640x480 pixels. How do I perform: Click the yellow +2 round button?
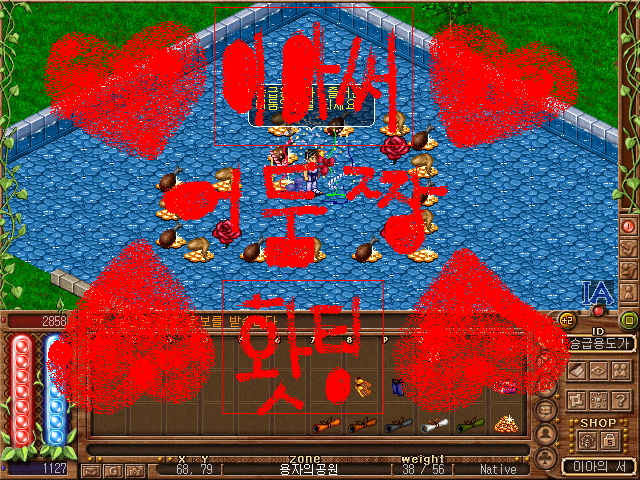[x=568, y=320]
